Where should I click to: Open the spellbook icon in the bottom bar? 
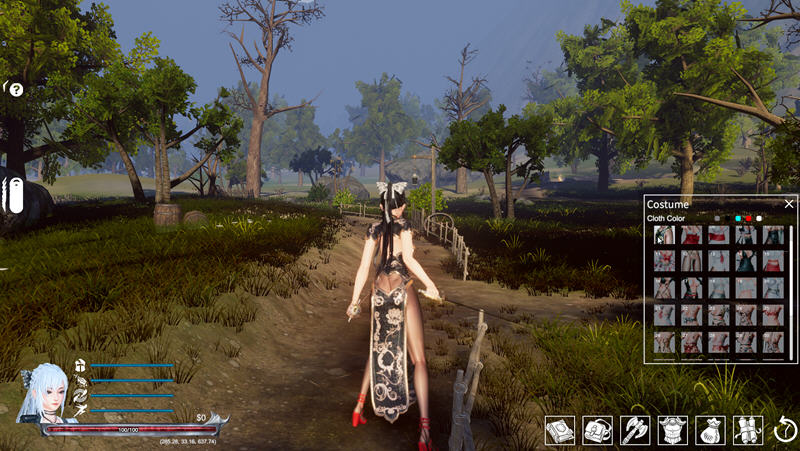tap(559, 430)
